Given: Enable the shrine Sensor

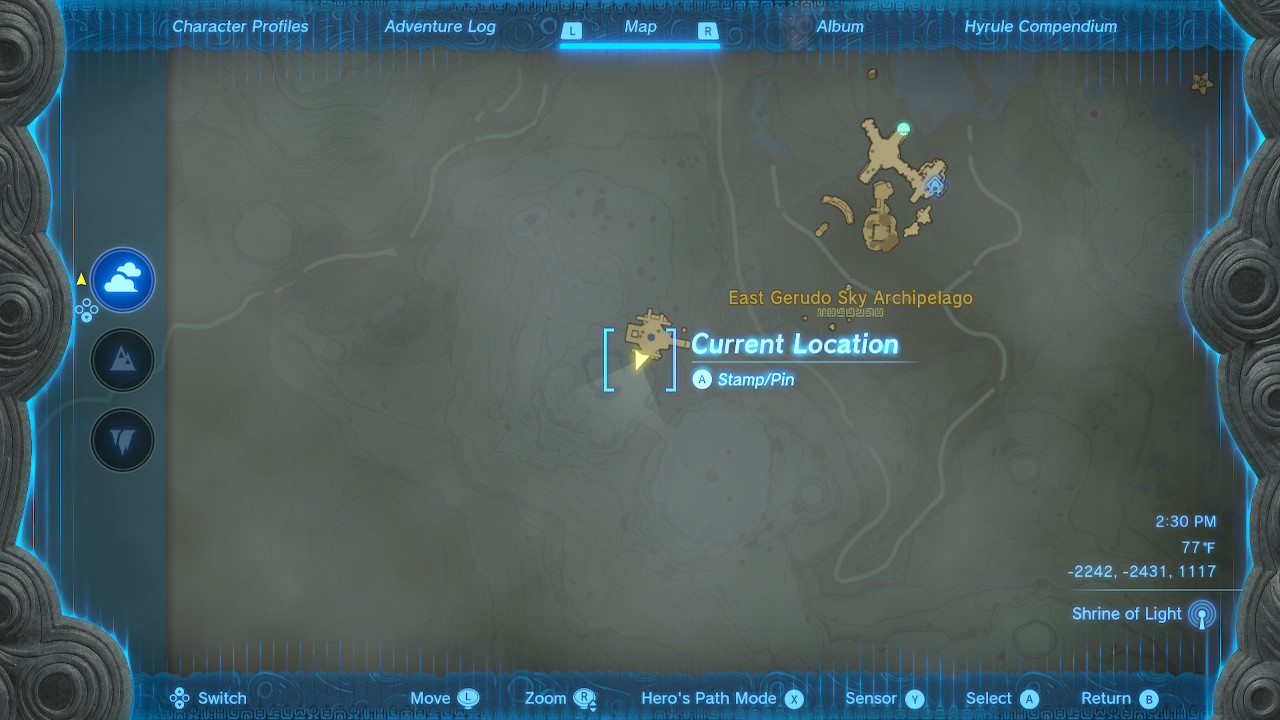Looking at the screenshot, I should pos(884,698).
